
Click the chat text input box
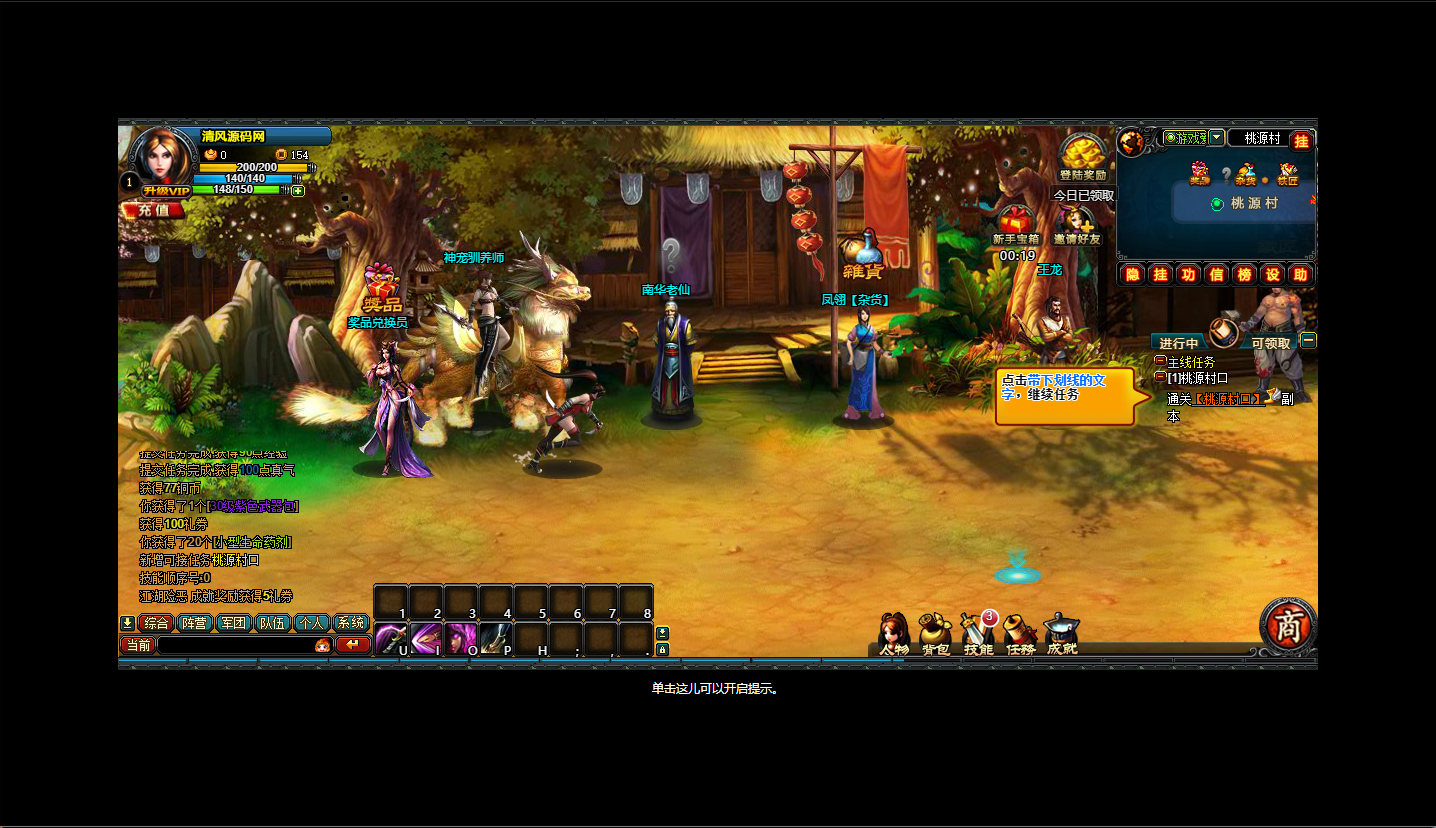pyautogui.click(x=235, y=645)
